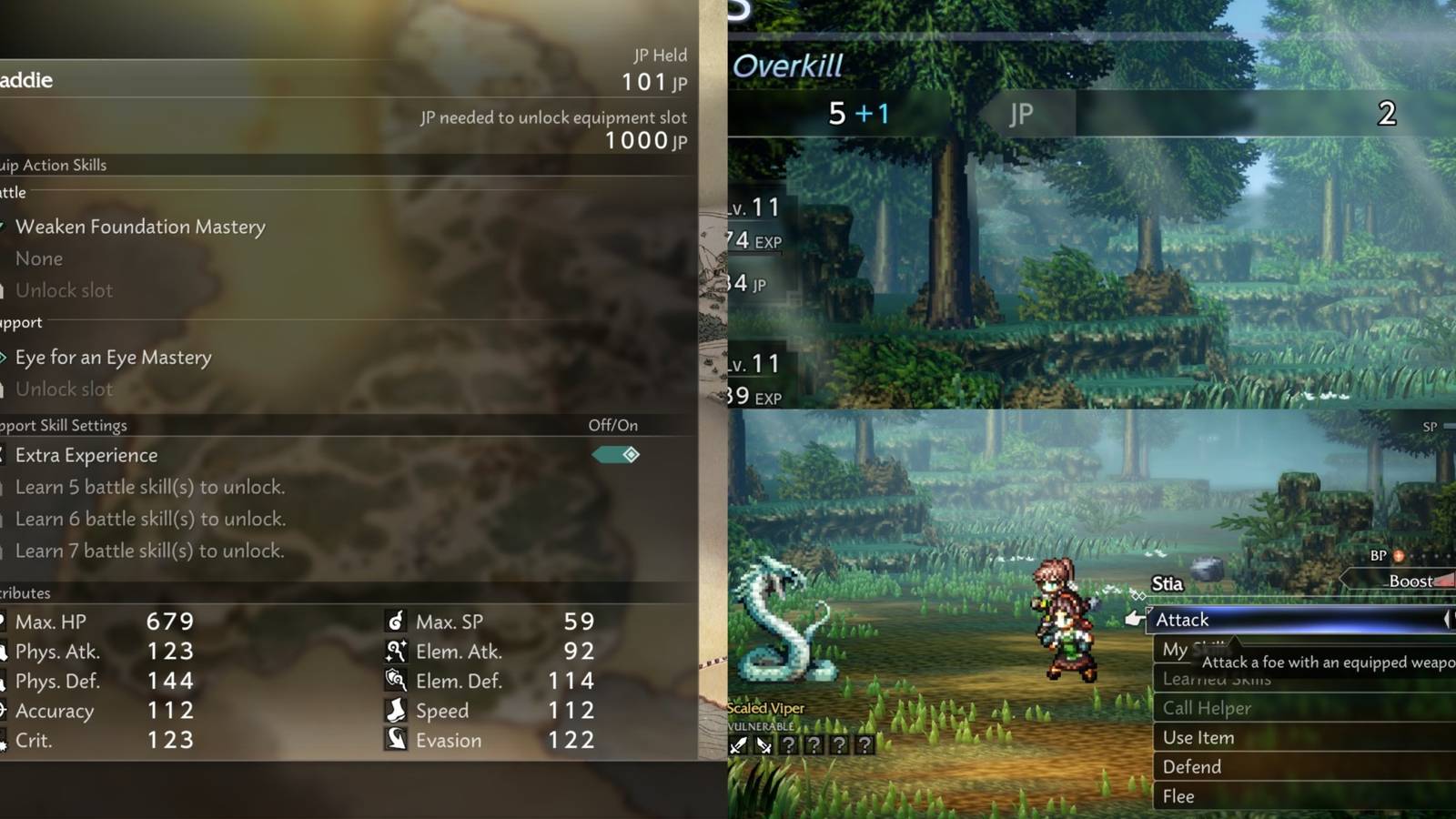Select the Evasion arrow icon
The width and height of the screenshot is (1456, 819).
coord(396,740)
